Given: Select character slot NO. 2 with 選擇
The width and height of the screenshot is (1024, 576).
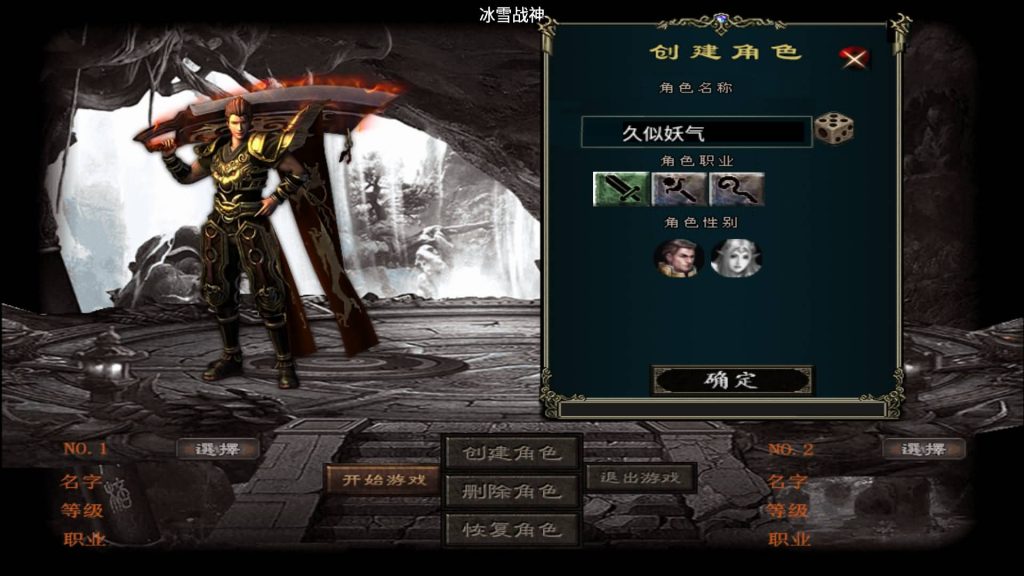Looking at the screenshot, I should [x=924, y=449].
